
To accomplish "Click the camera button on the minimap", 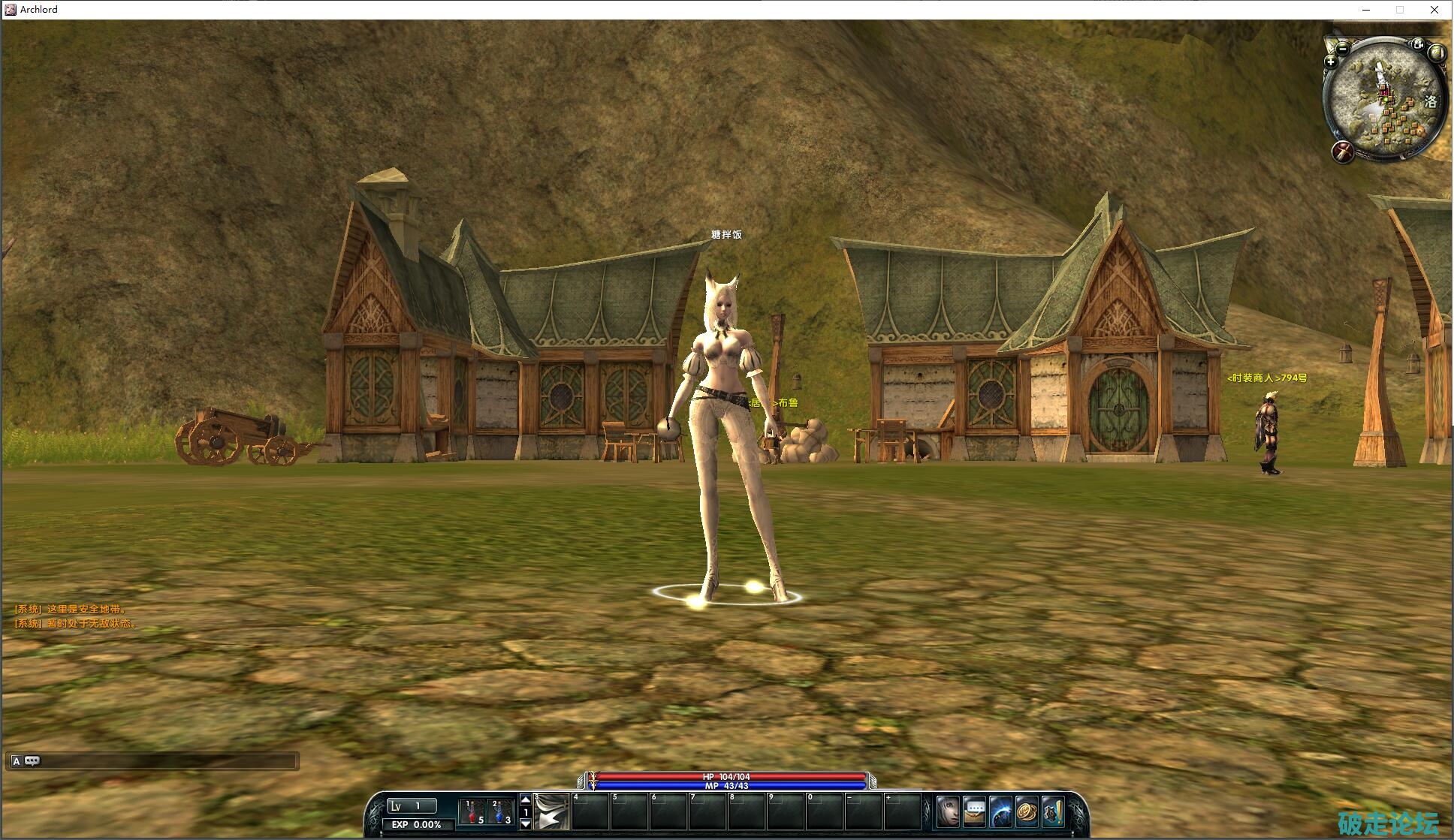I will click(1417, 44).
